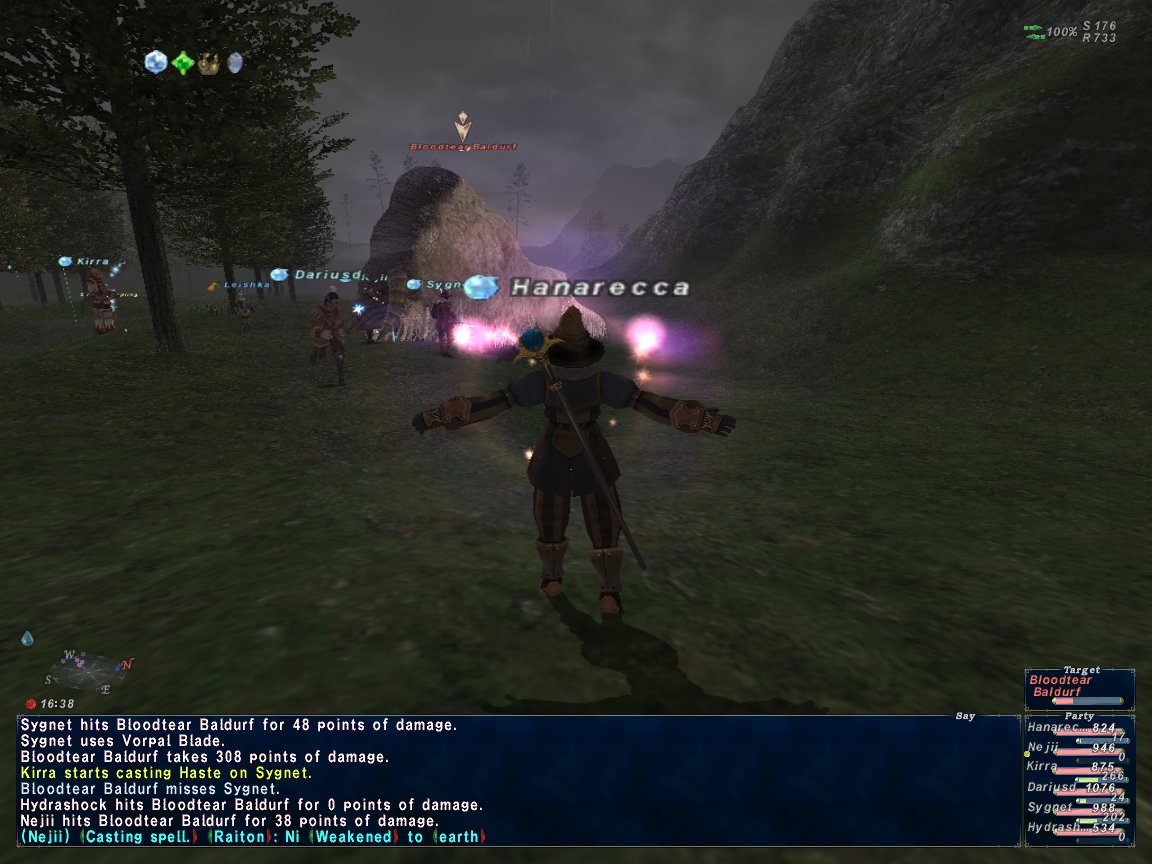This screenshot has height=864, width=1152.
Task: Check the pale blue oval status icon
Action: (235, 63)
